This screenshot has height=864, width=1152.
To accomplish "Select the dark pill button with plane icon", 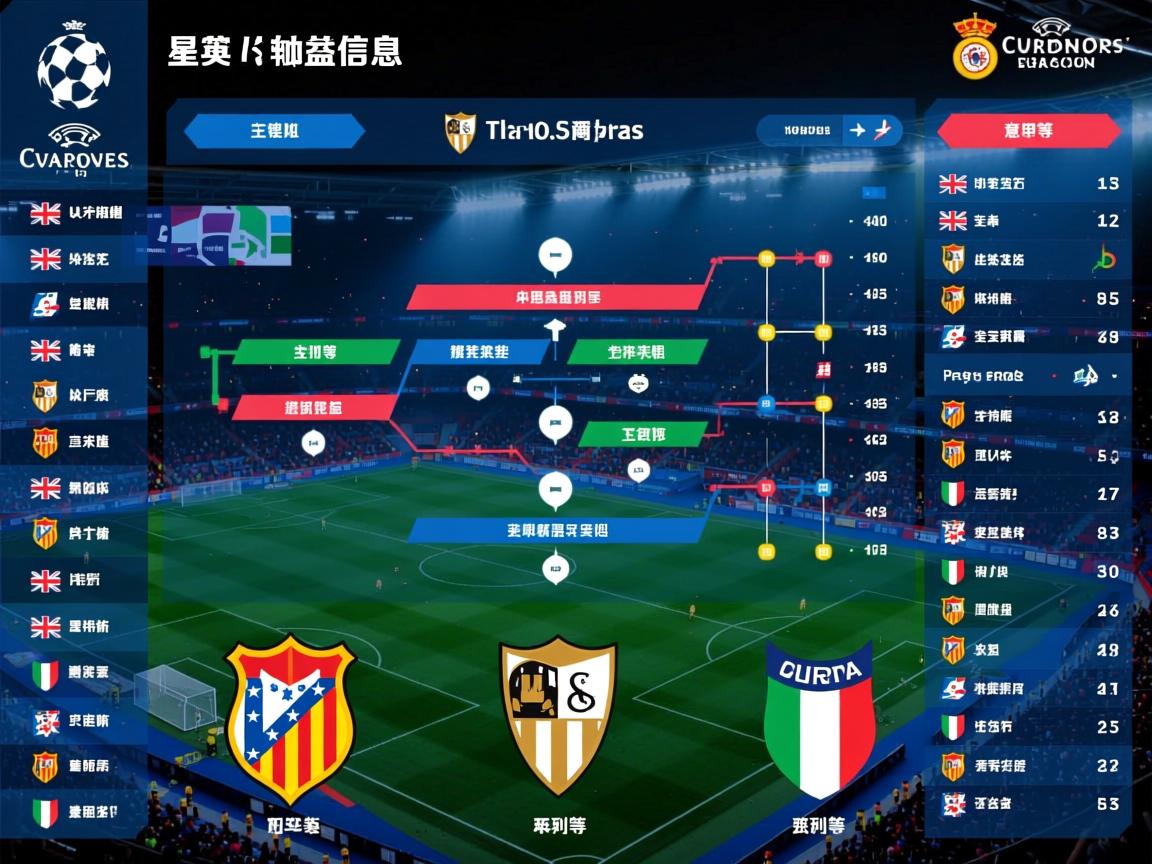I will click(829, 130).
